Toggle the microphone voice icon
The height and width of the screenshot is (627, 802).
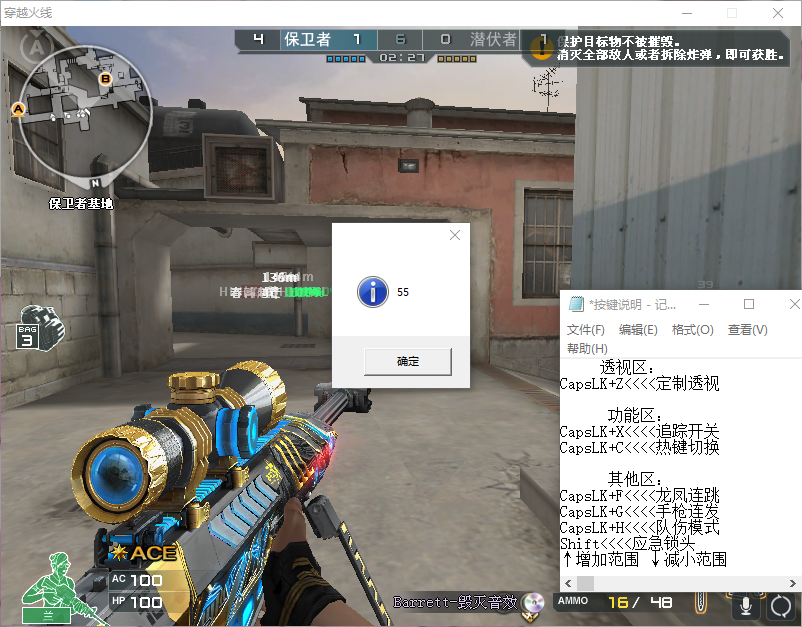coord(744,605)
